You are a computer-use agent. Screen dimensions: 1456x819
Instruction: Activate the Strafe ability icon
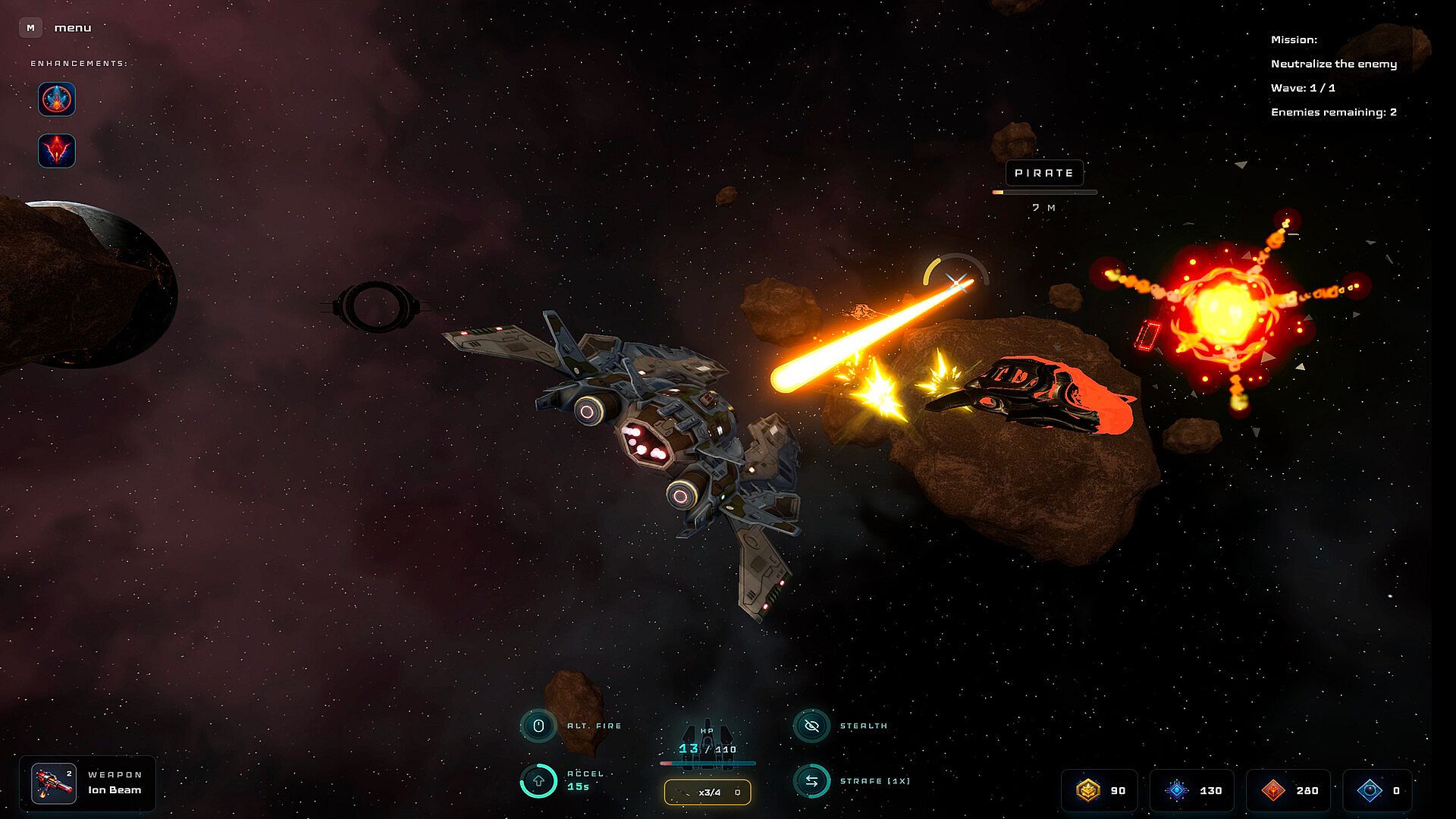[x=811, y=780]
